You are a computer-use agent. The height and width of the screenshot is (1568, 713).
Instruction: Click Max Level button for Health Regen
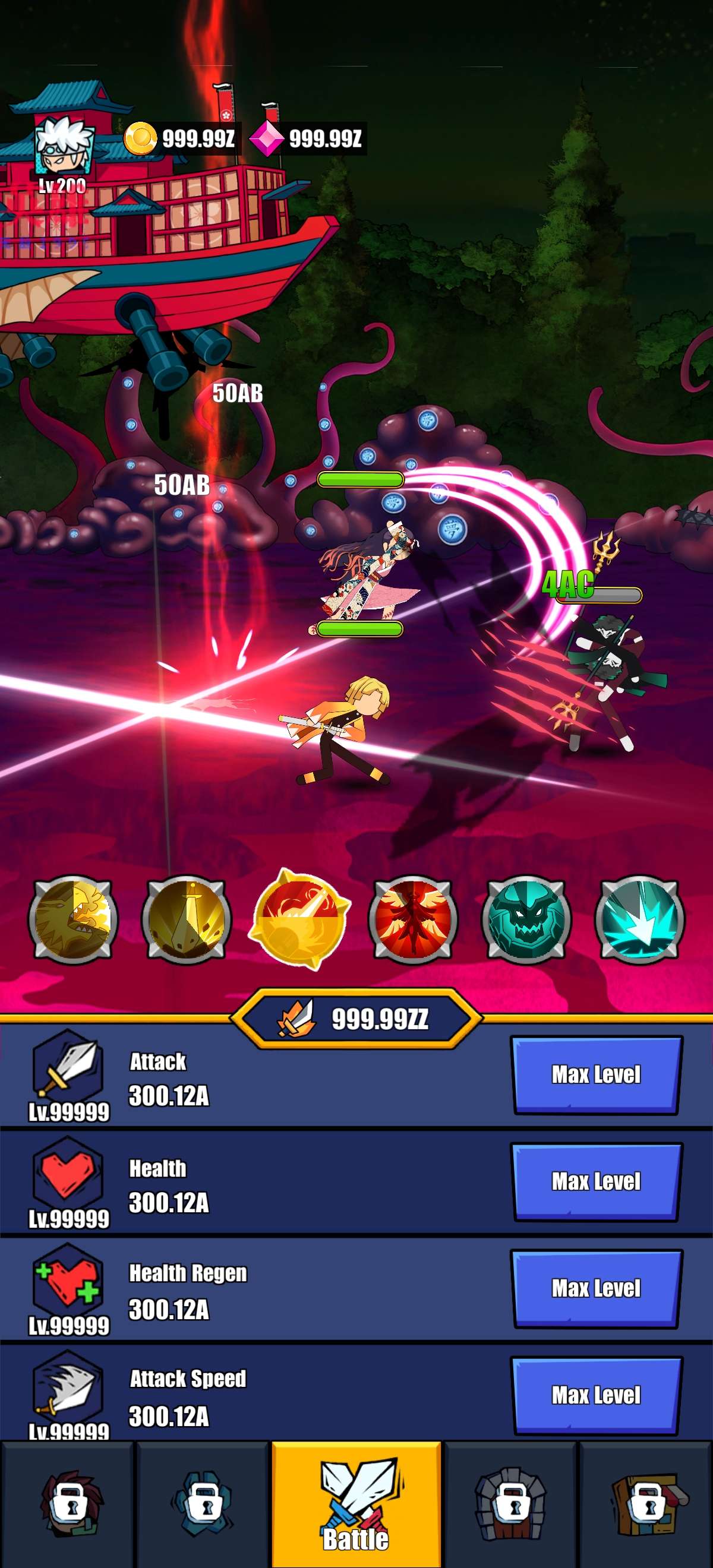[x=596, y=1289]
